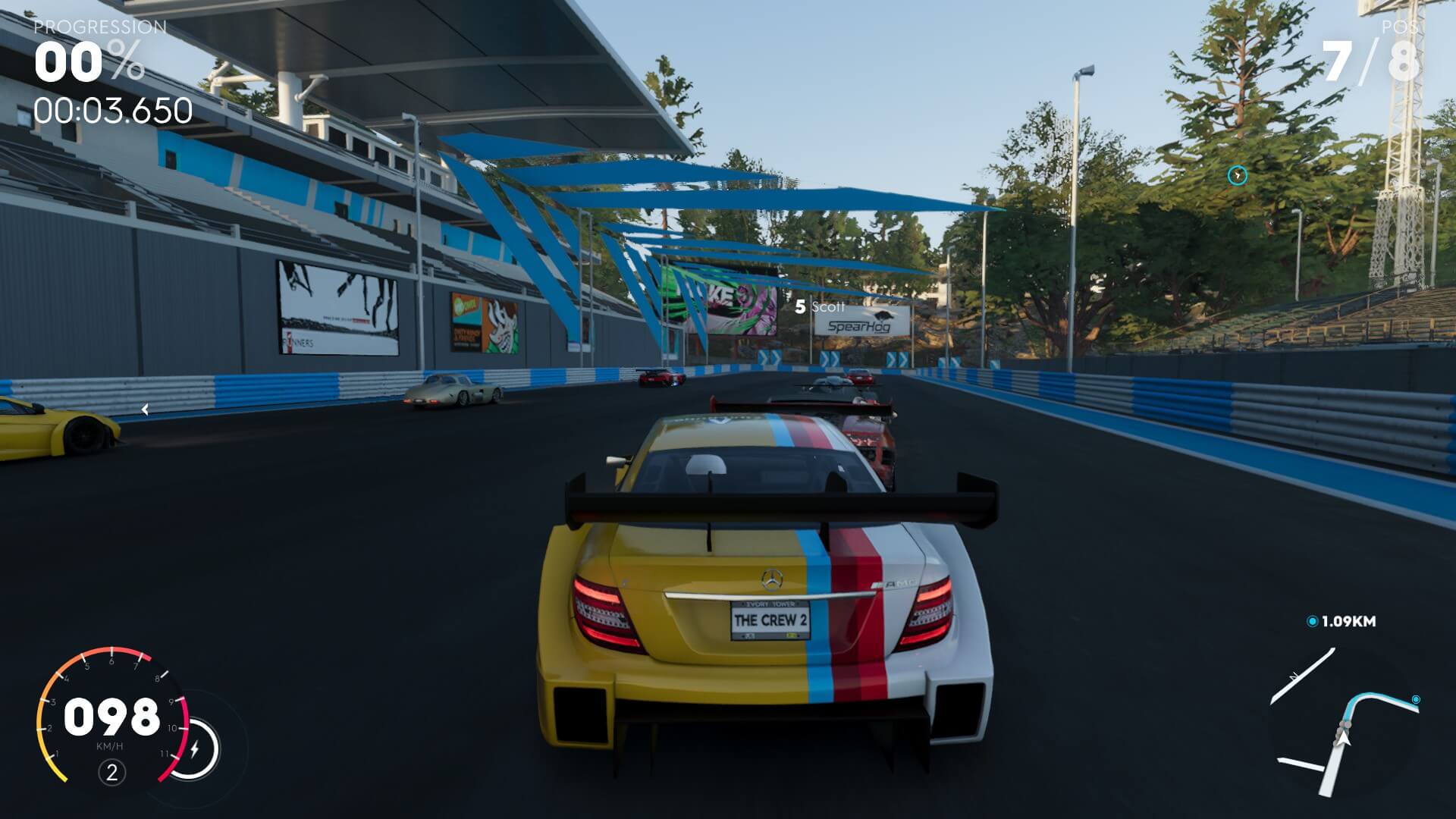Activate the lightning bolt nitro icon
1456x819 pixels.
point(195,749)
